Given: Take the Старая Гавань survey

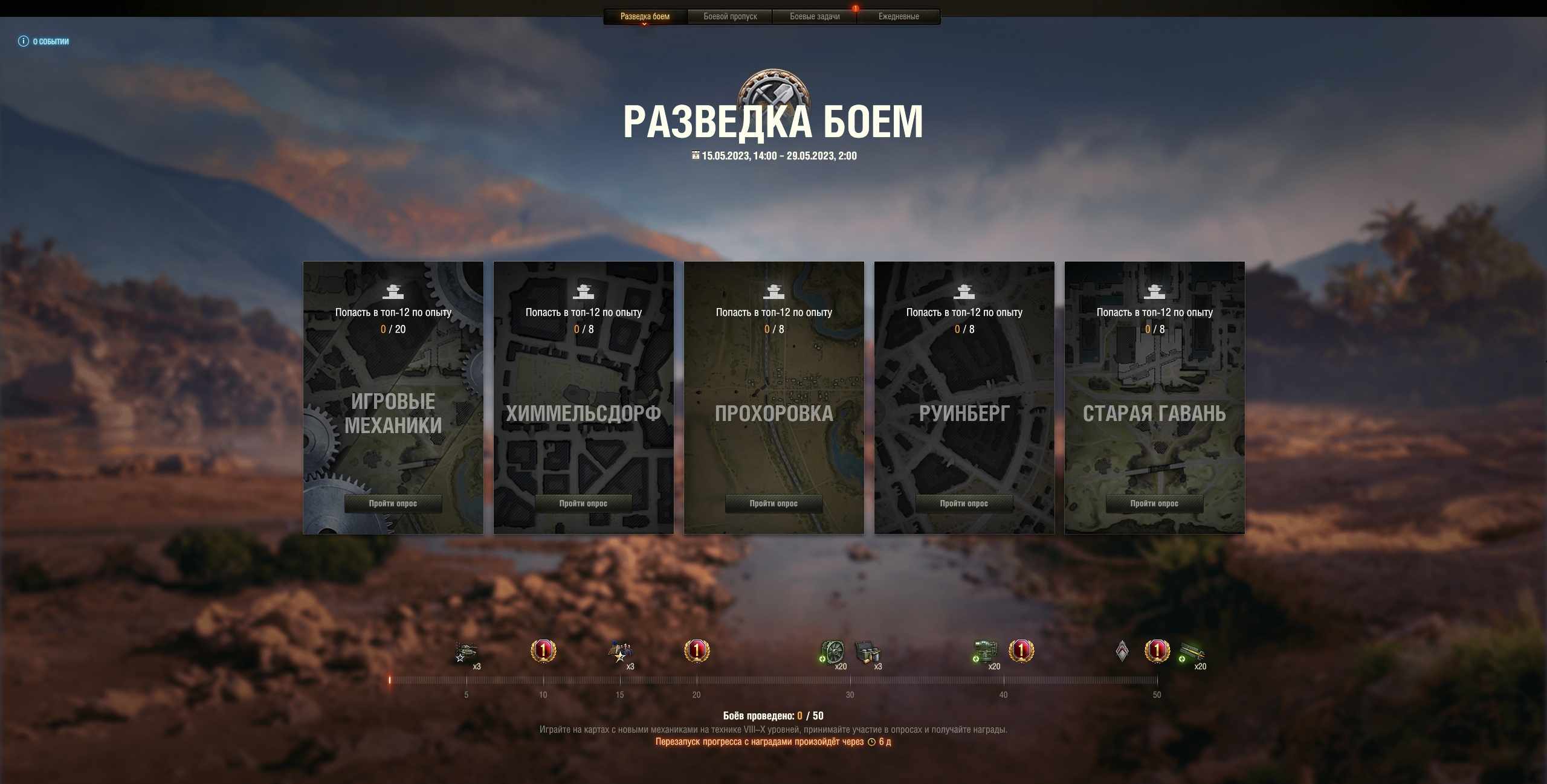Looking at the screenshot, I should pyautogui.click(x=1154, y=503).
